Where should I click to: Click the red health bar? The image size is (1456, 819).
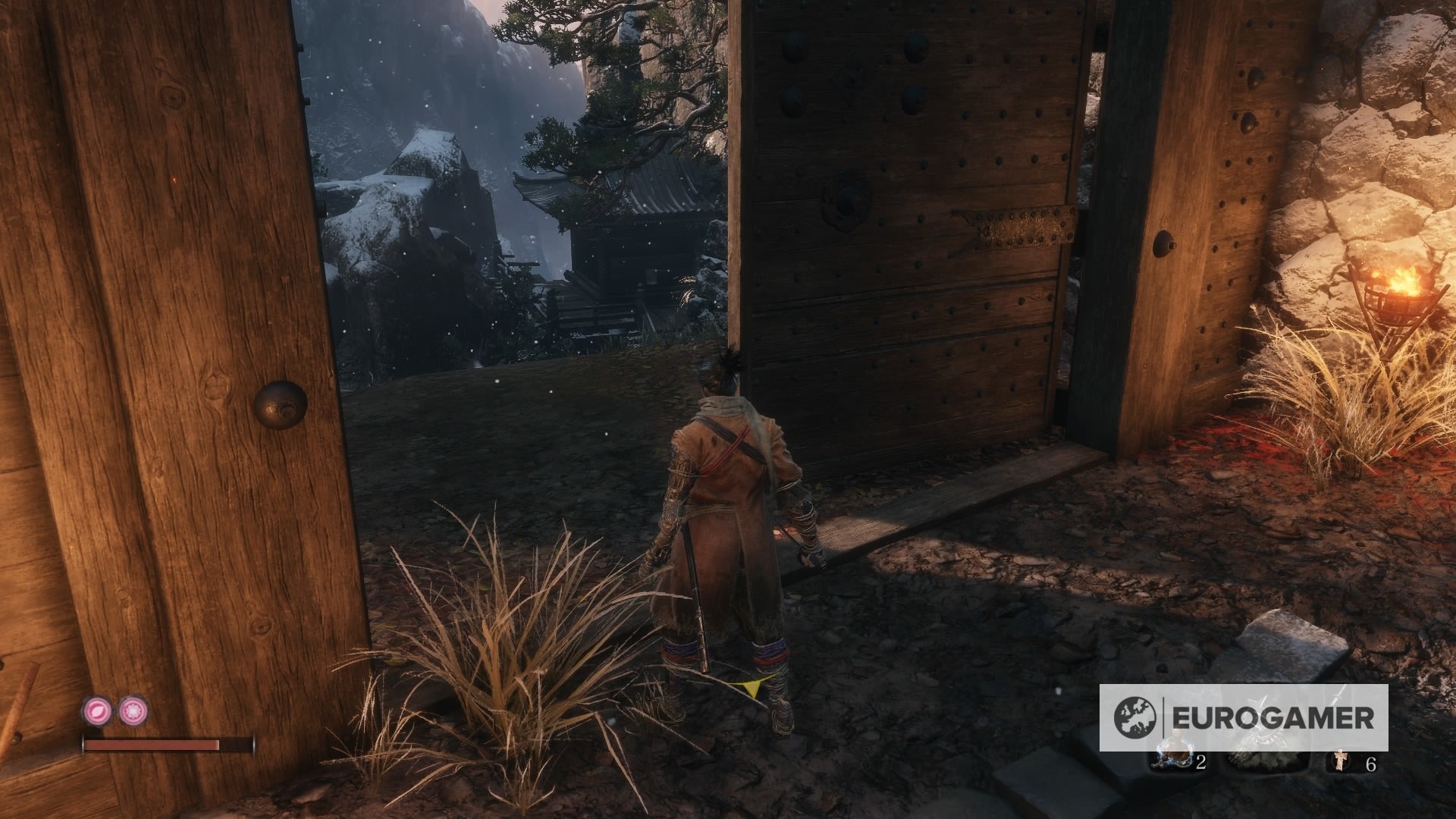(x=152, y=745)
